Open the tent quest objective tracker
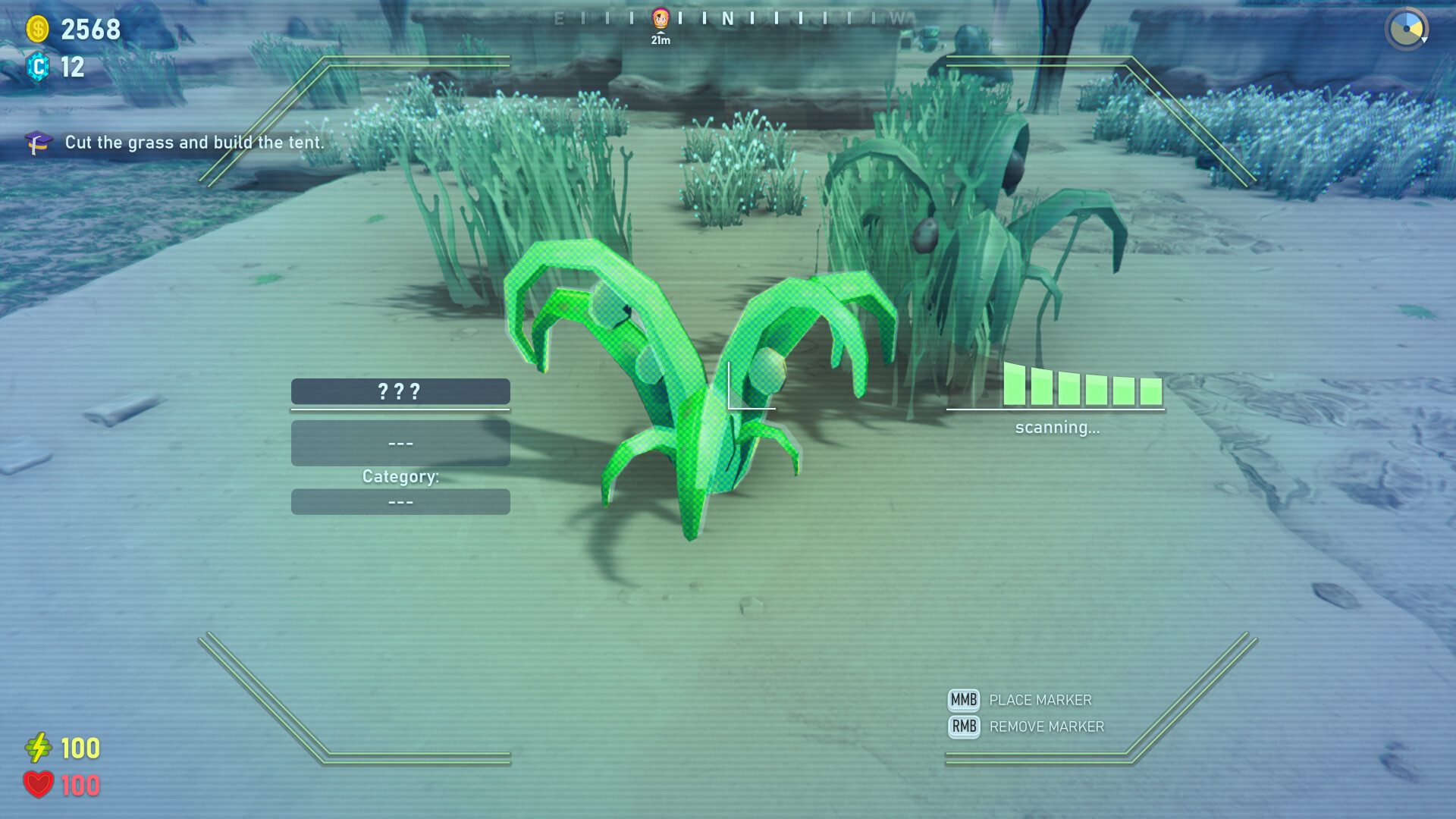Image resolution: width=1456 pixels, height=819 pixels. (x=176, y=143)
